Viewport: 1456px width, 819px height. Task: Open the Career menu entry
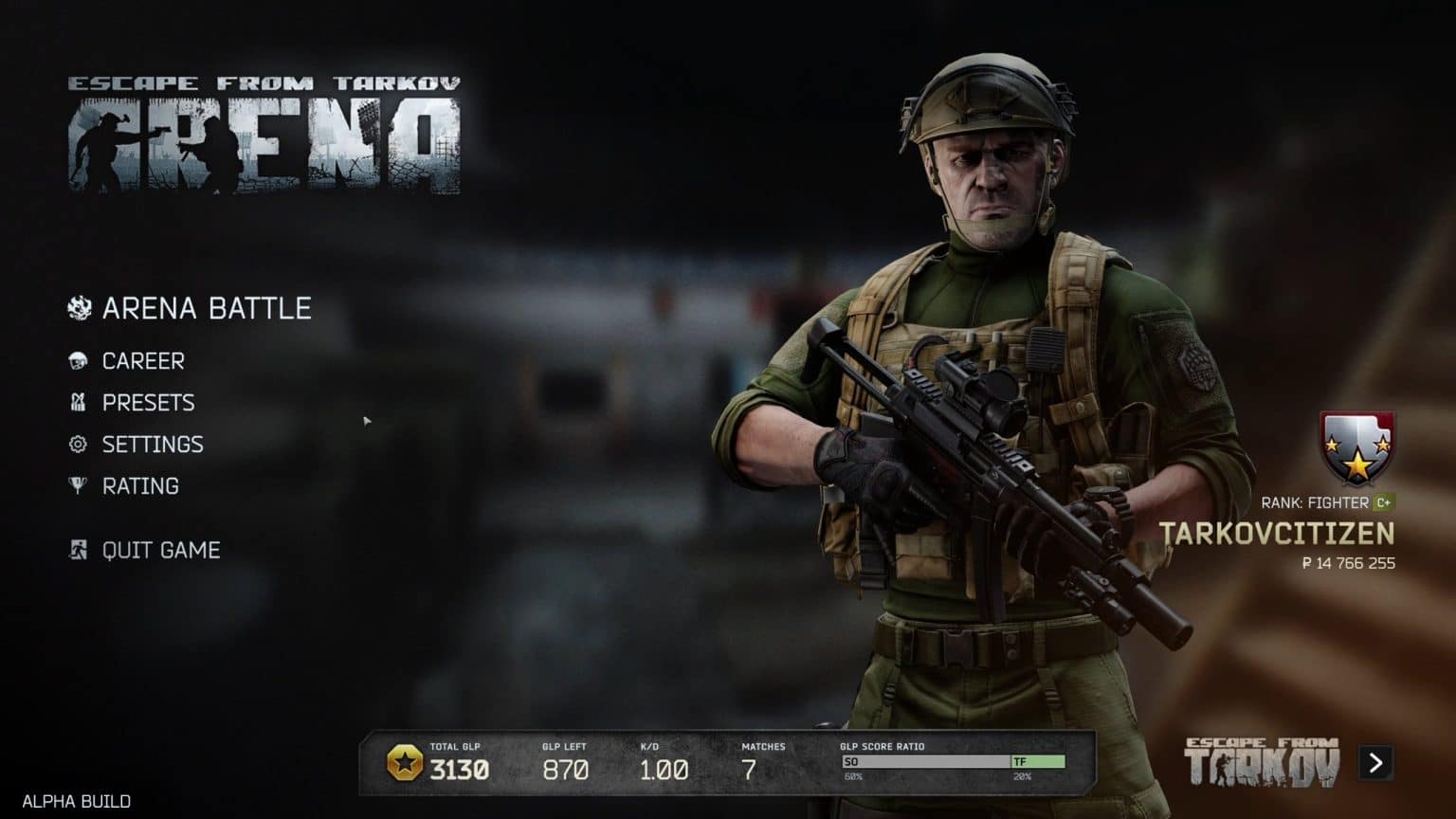tap(143, 360)
